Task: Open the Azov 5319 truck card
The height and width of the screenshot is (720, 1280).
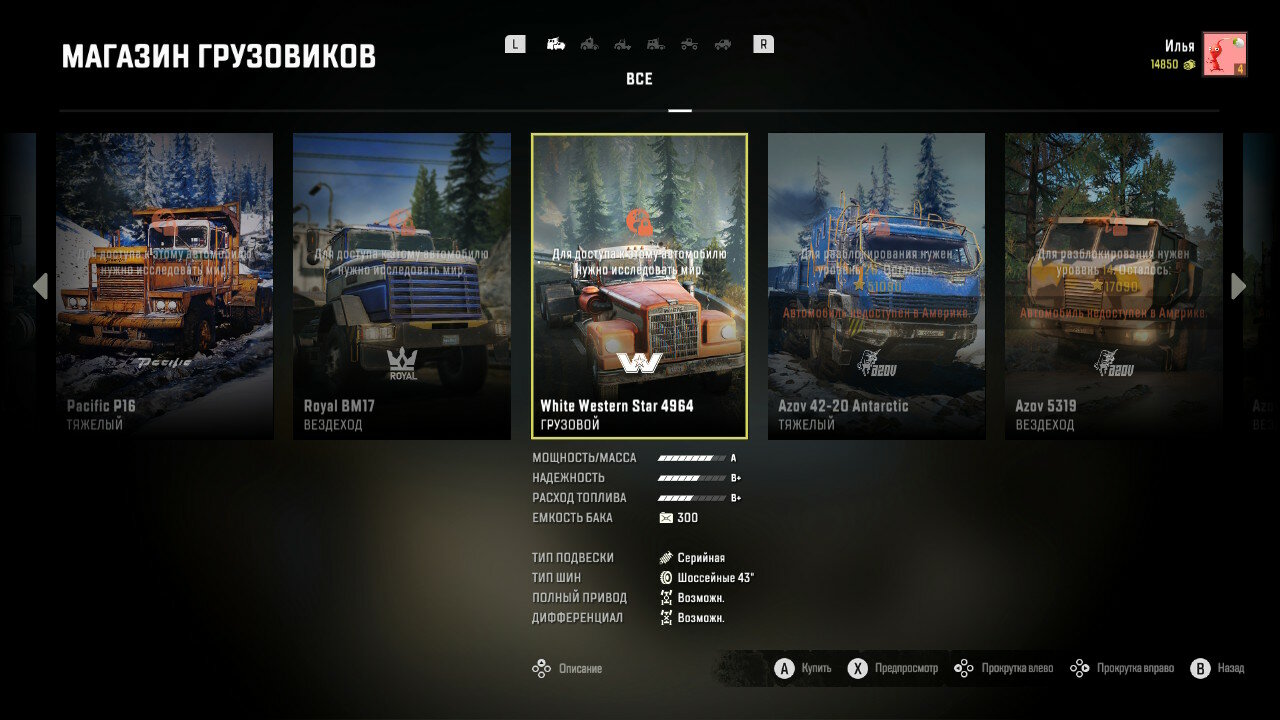Action: click(1113, 286)
